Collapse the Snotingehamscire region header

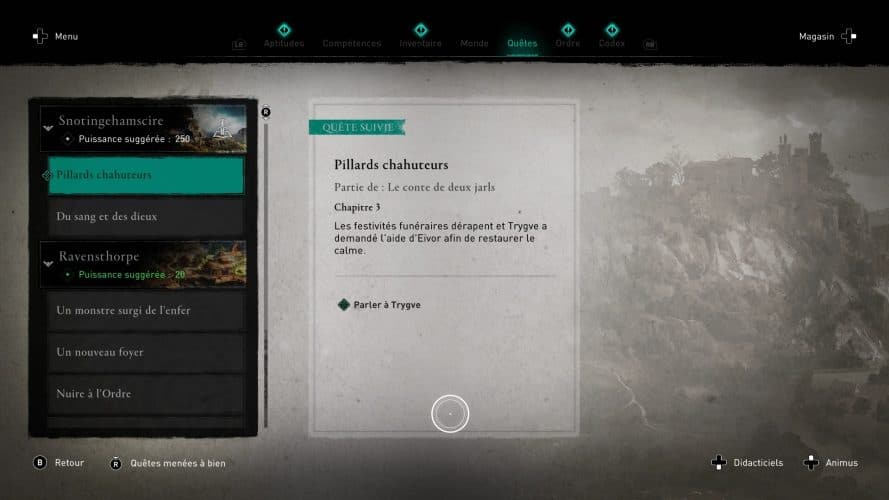coord(48,126)
